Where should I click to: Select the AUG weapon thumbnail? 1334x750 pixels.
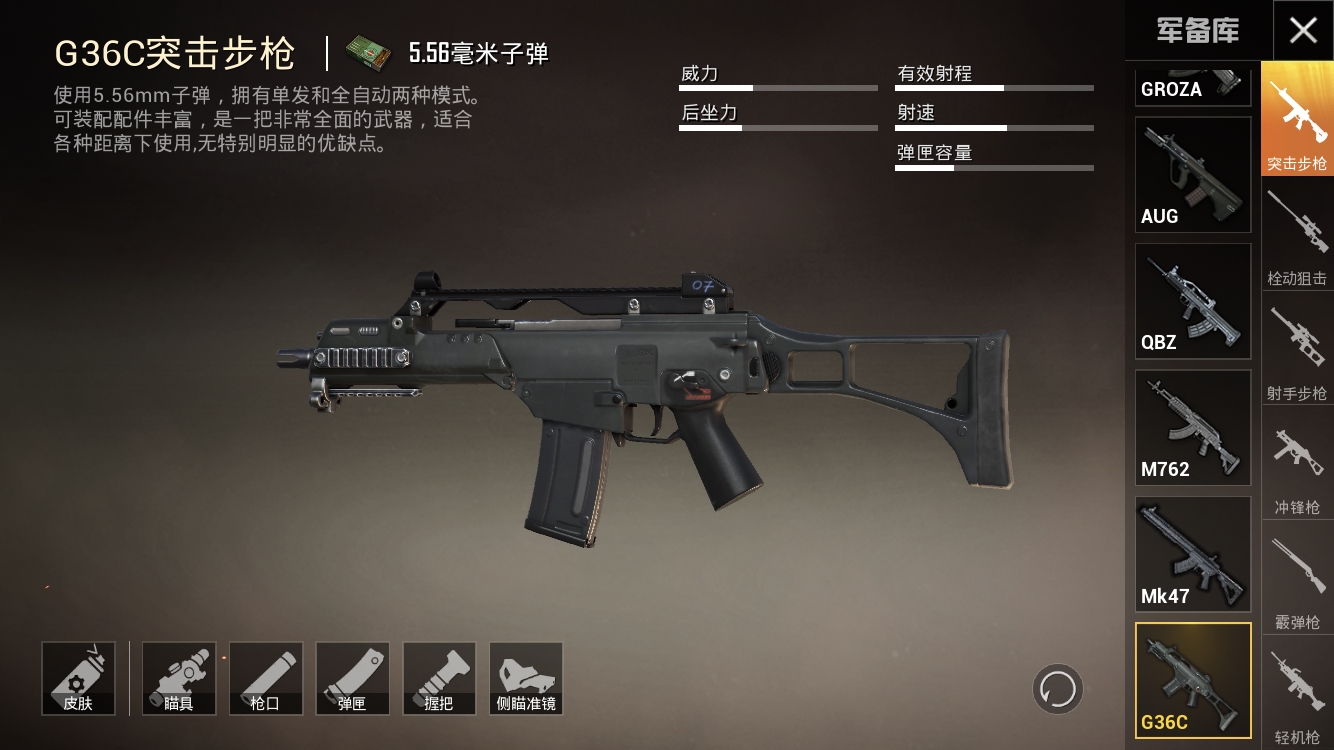click(x=1192, y=173)
